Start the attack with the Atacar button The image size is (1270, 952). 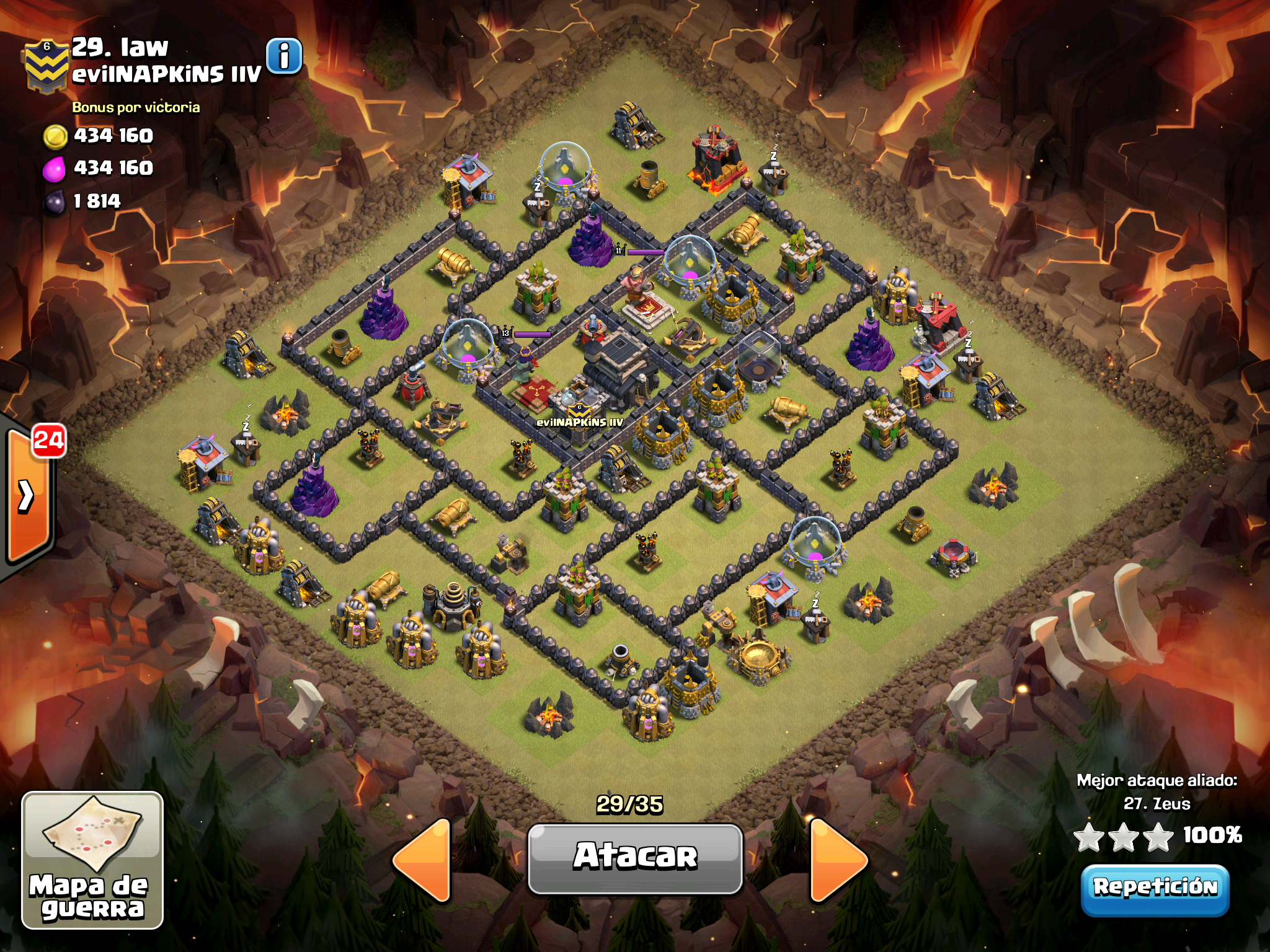coord(635,858)
